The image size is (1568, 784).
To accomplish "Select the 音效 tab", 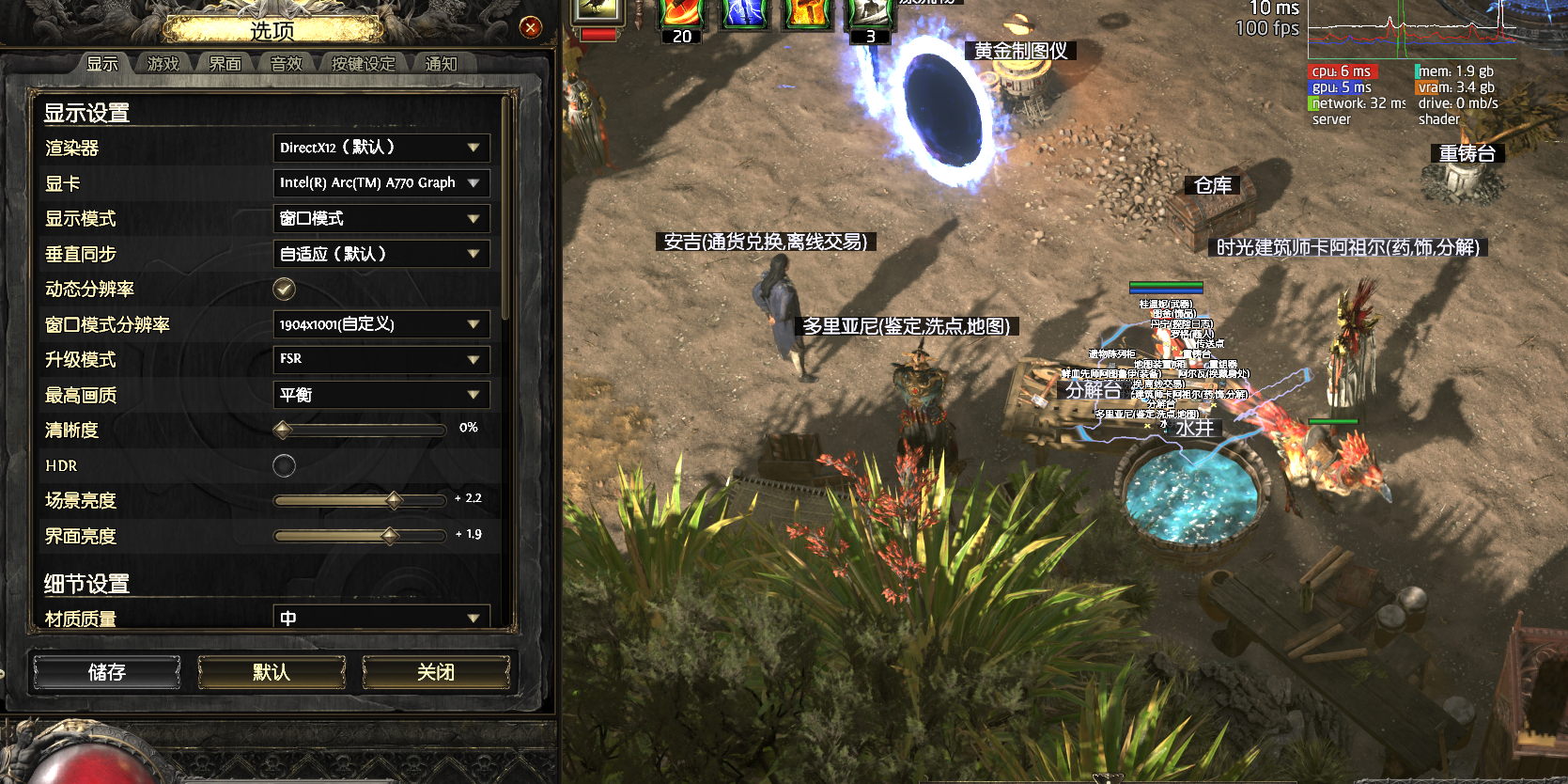I will [287, 64].
